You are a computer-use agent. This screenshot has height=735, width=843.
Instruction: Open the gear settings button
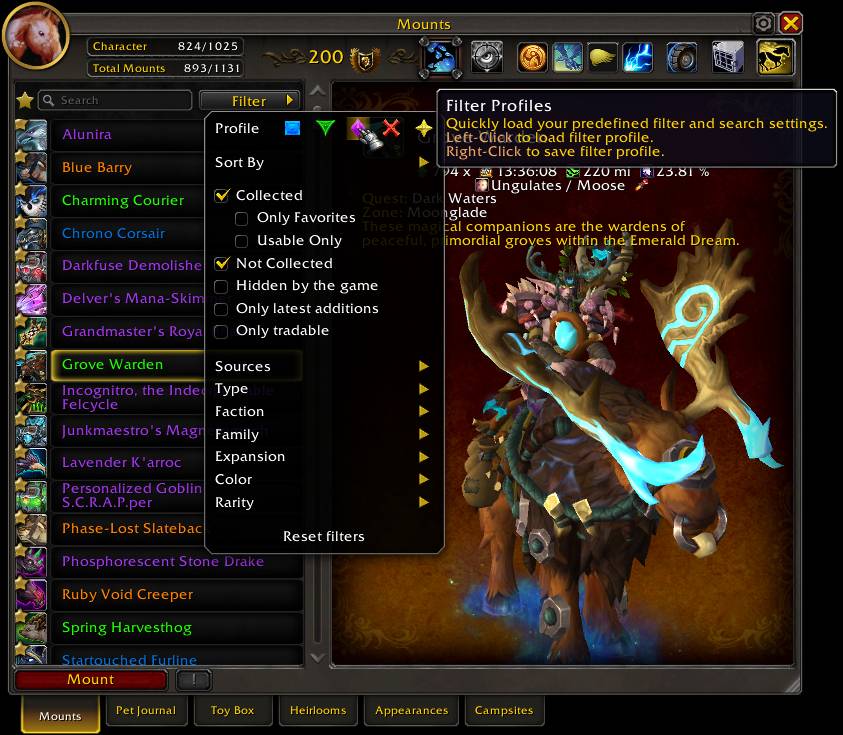(x=763, y=23)
